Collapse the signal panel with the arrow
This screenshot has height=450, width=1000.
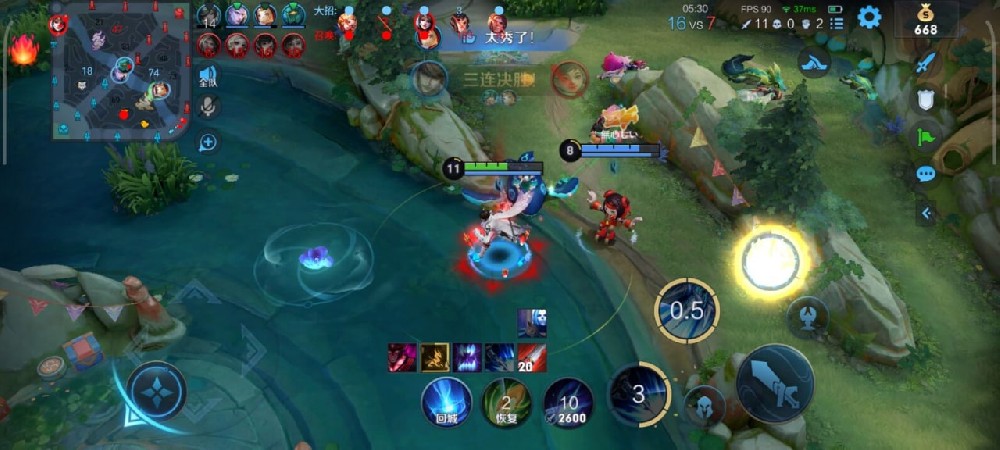pos(926,212)
